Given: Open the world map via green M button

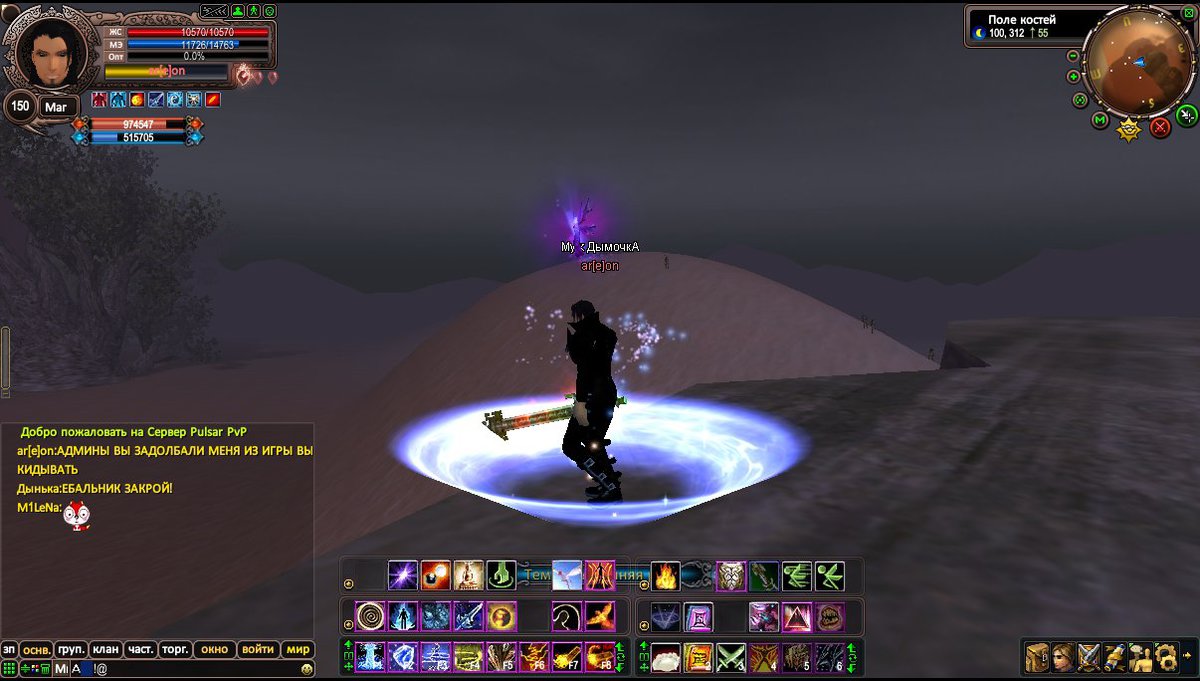Looking at the screenshot, I should tap(1100, 120).
